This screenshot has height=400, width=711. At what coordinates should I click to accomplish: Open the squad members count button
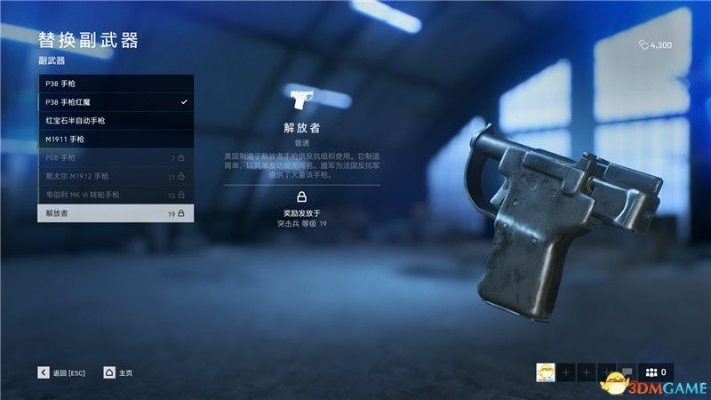pos(659,372)
